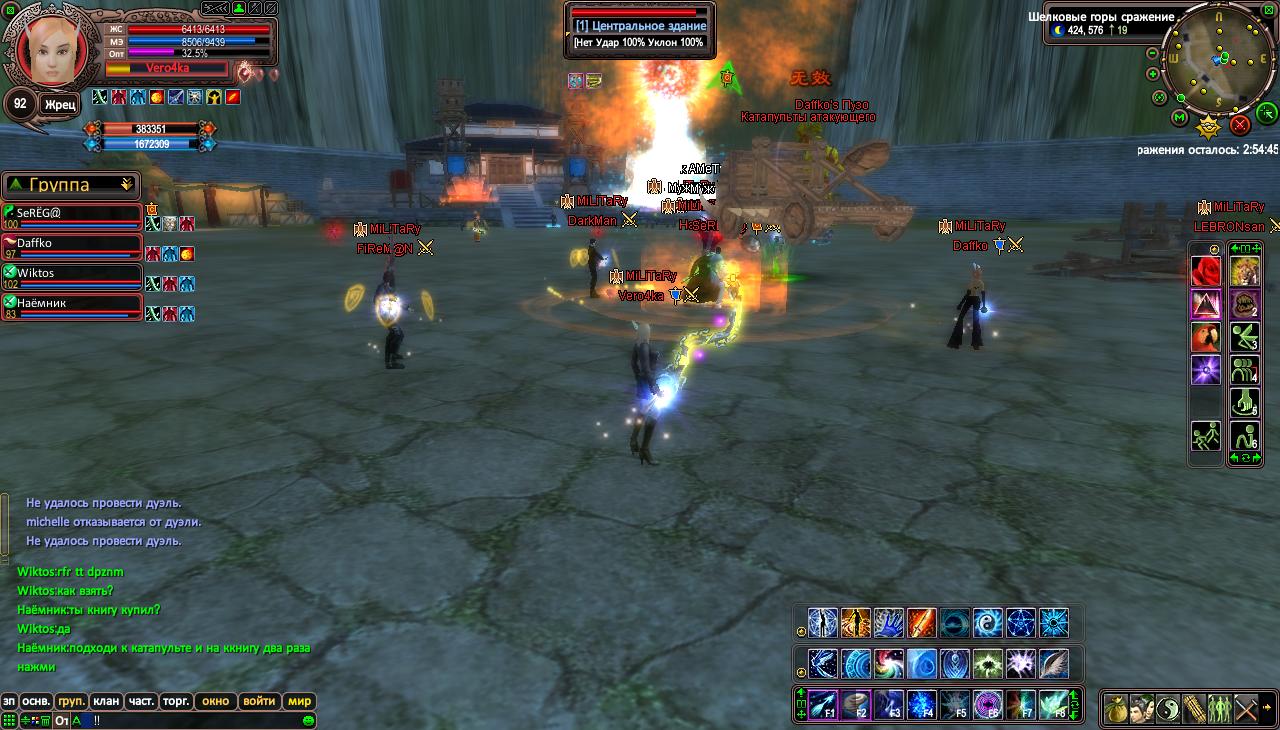This screenshot has width=1280, height=730.
Task: Use the red rose item in the side bar
Action: point(1206,270)
